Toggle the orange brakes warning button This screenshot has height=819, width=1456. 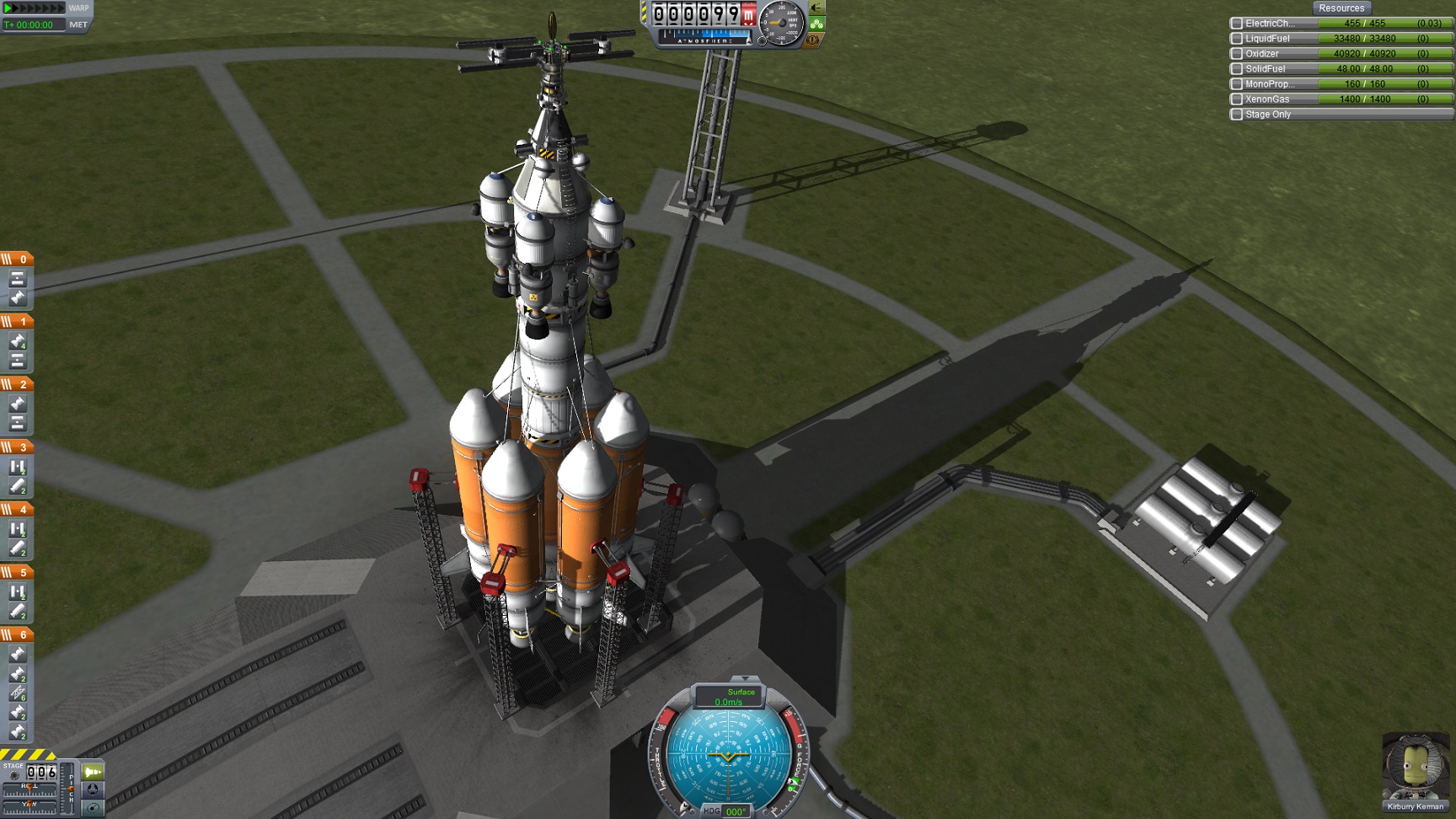click(814, 39)
